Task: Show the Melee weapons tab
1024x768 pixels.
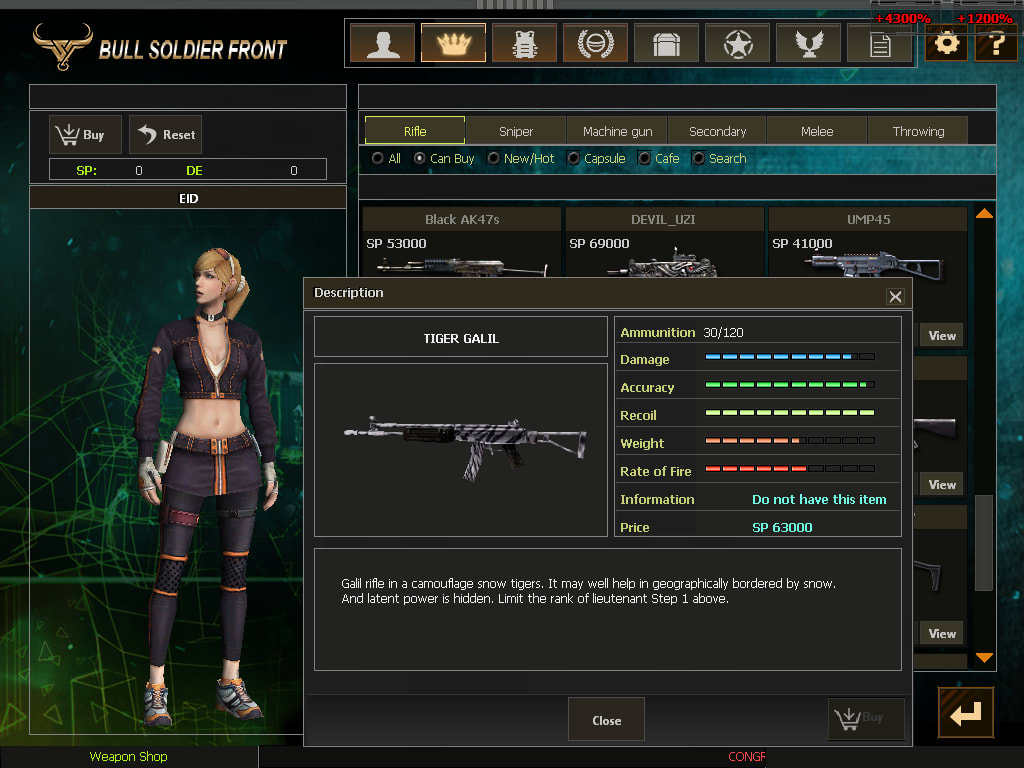Action: pos(817,131)
